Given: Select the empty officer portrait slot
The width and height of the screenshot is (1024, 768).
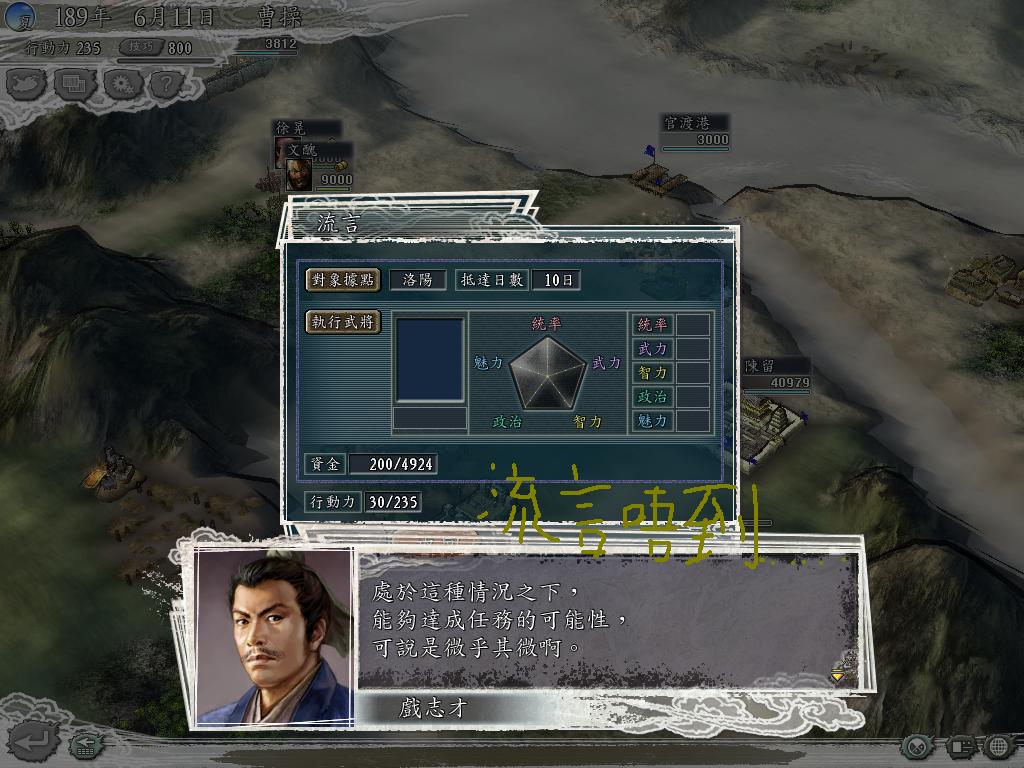Looking at the screenshot, I should tap(430, 360).
